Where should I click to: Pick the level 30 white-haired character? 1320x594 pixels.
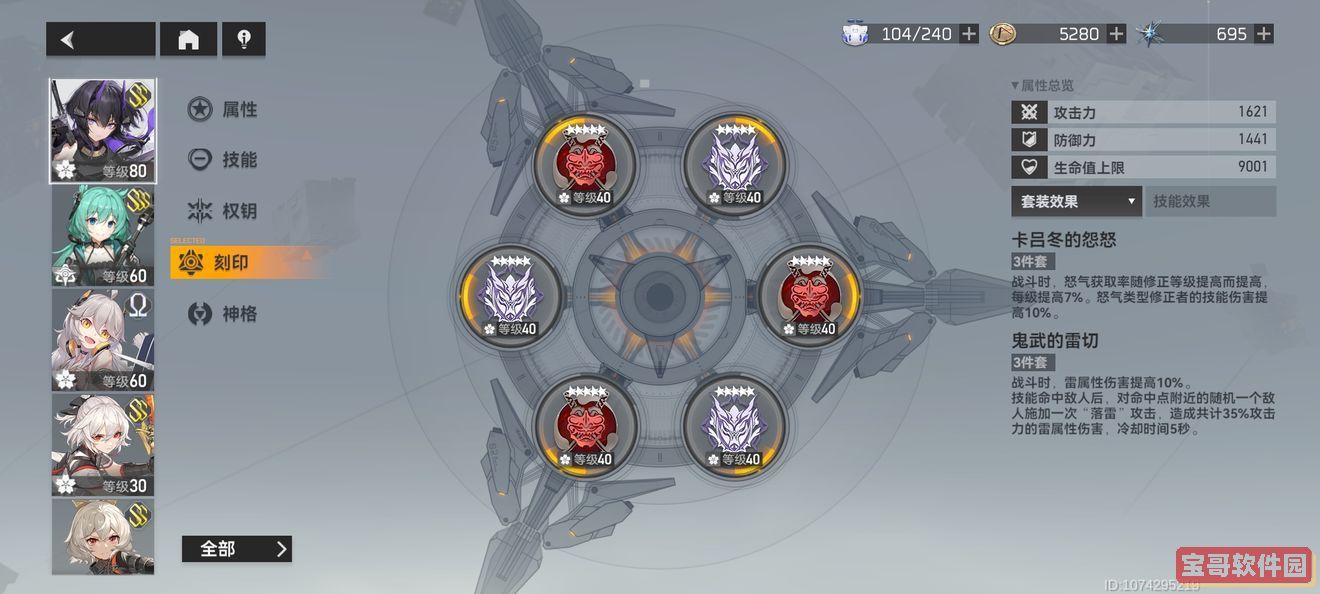point(103,445)
